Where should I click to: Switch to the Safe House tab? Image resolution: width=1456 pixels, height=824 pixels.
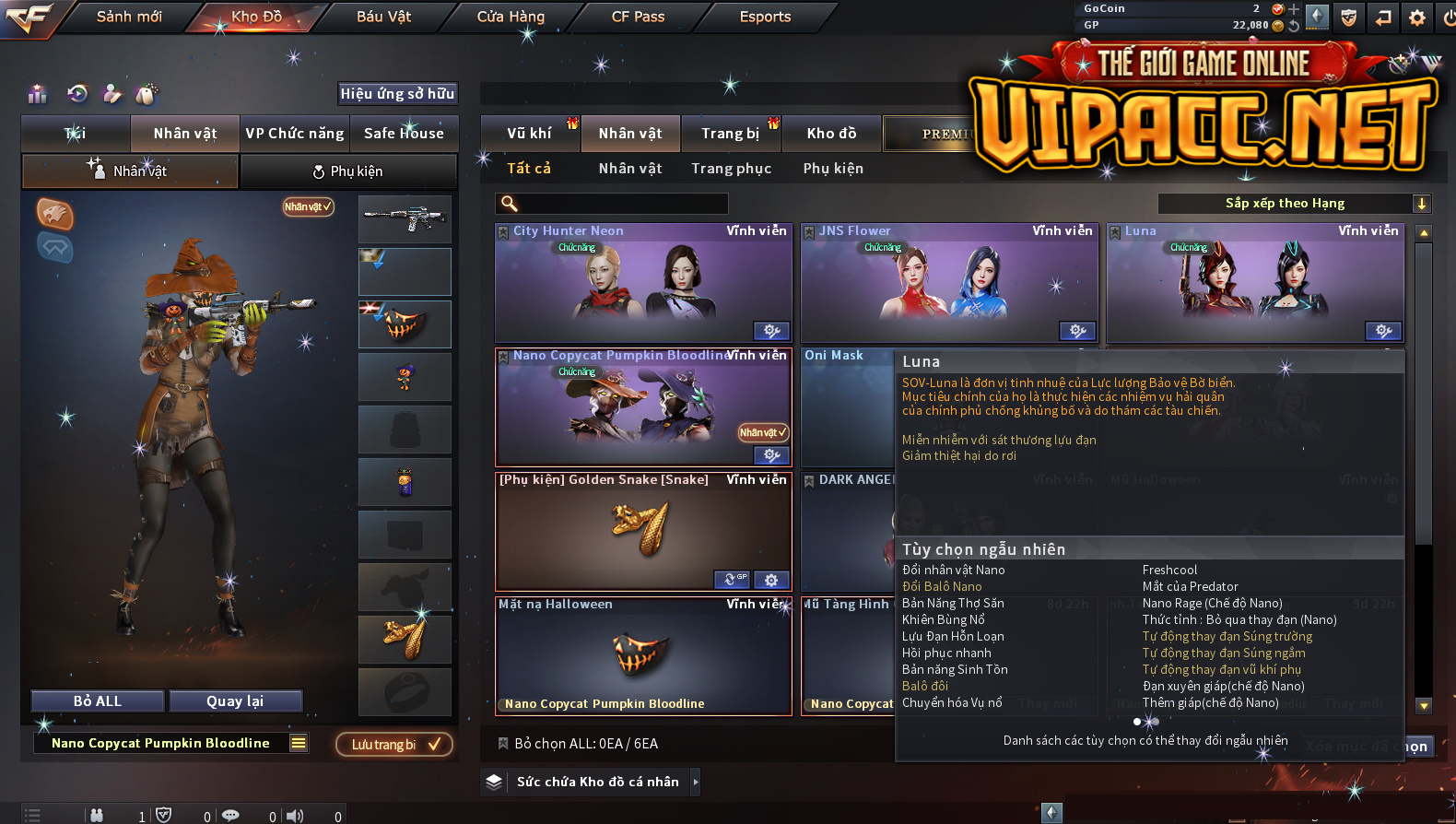(x=404, y=134)
